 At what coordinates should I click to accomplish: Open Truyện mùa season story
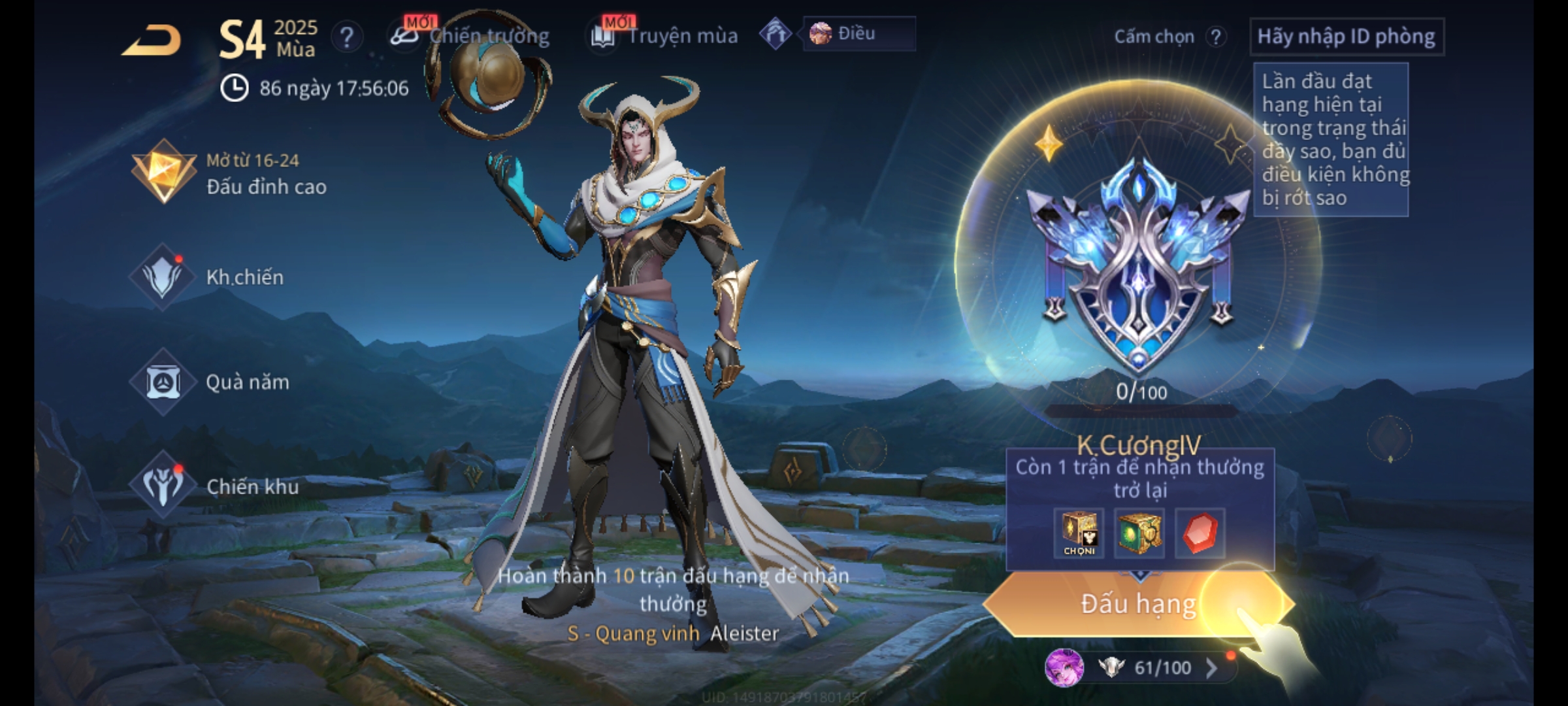click(x=665, y=36)
